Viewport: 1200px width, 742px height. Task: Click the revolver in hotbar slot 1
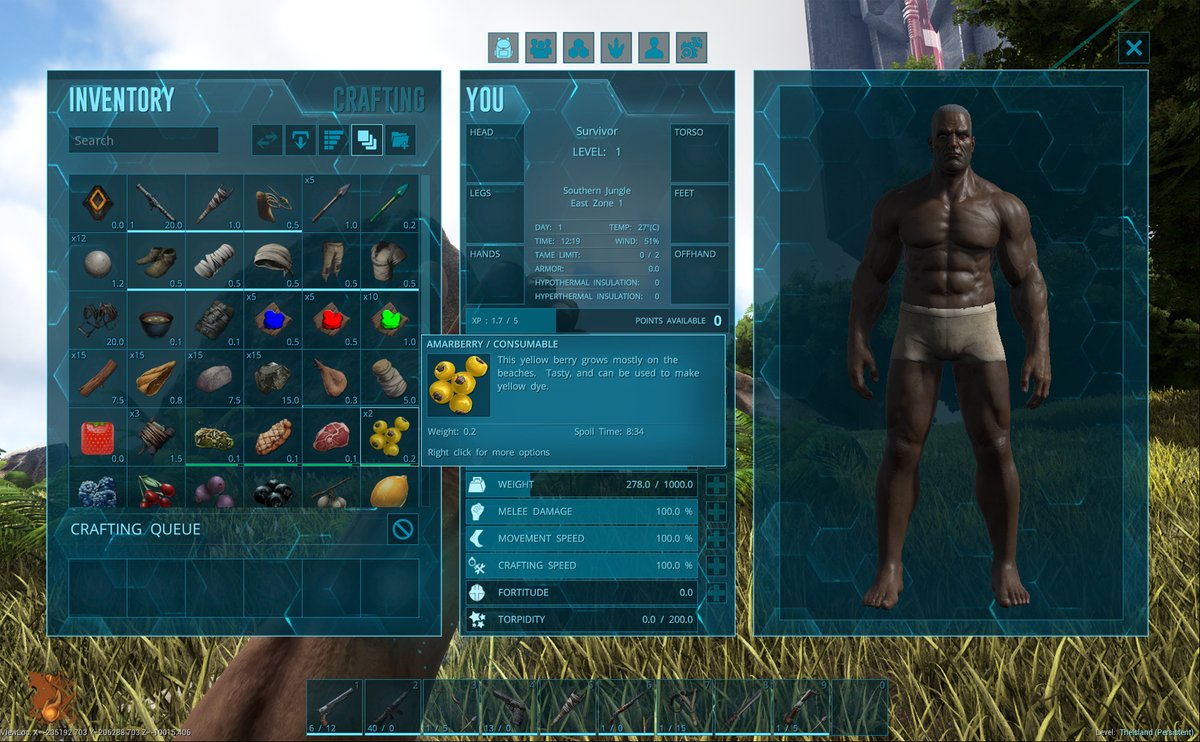(334, 707)
